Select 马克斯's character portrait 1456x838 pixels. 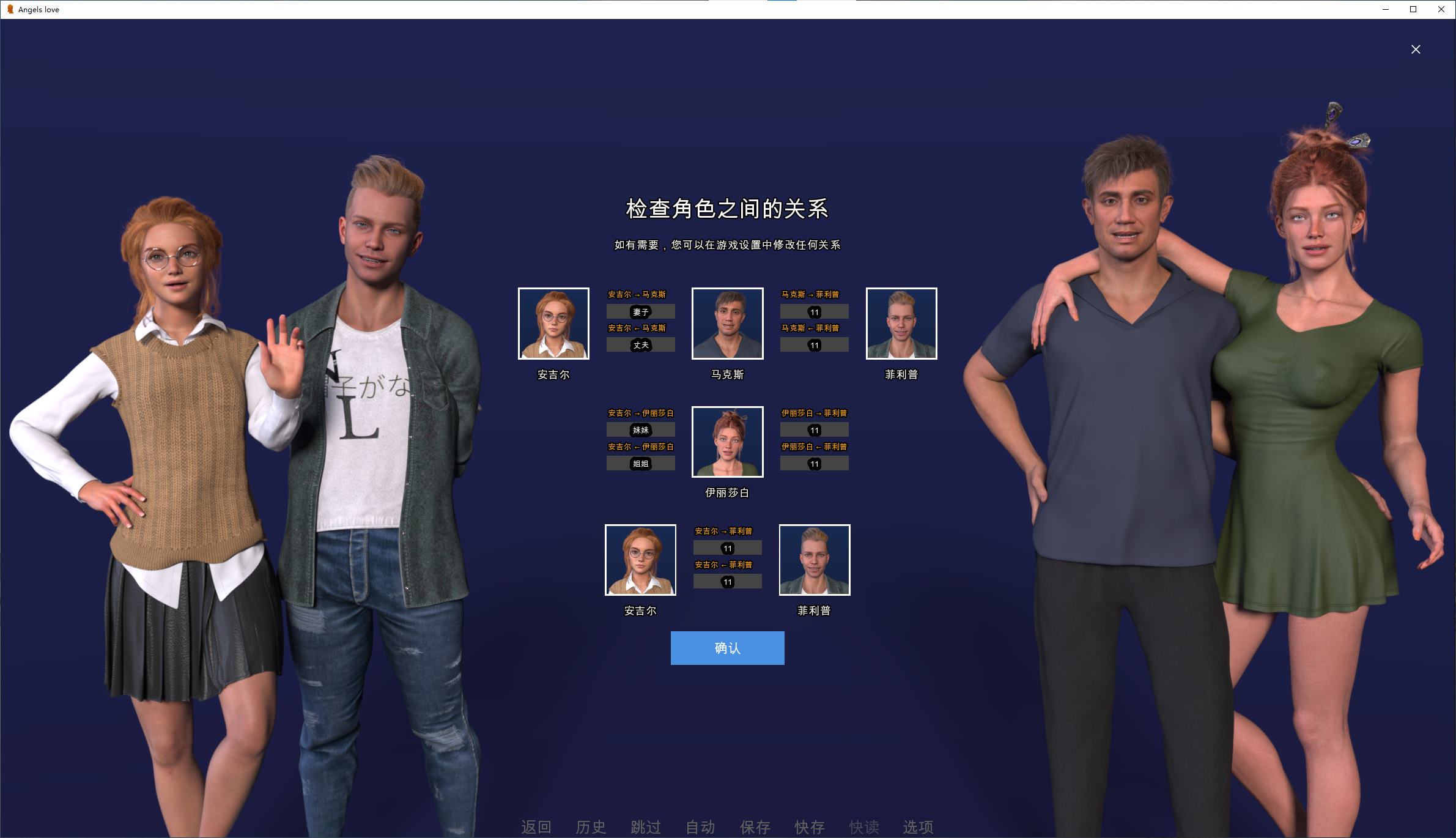[x=727, y=324]
